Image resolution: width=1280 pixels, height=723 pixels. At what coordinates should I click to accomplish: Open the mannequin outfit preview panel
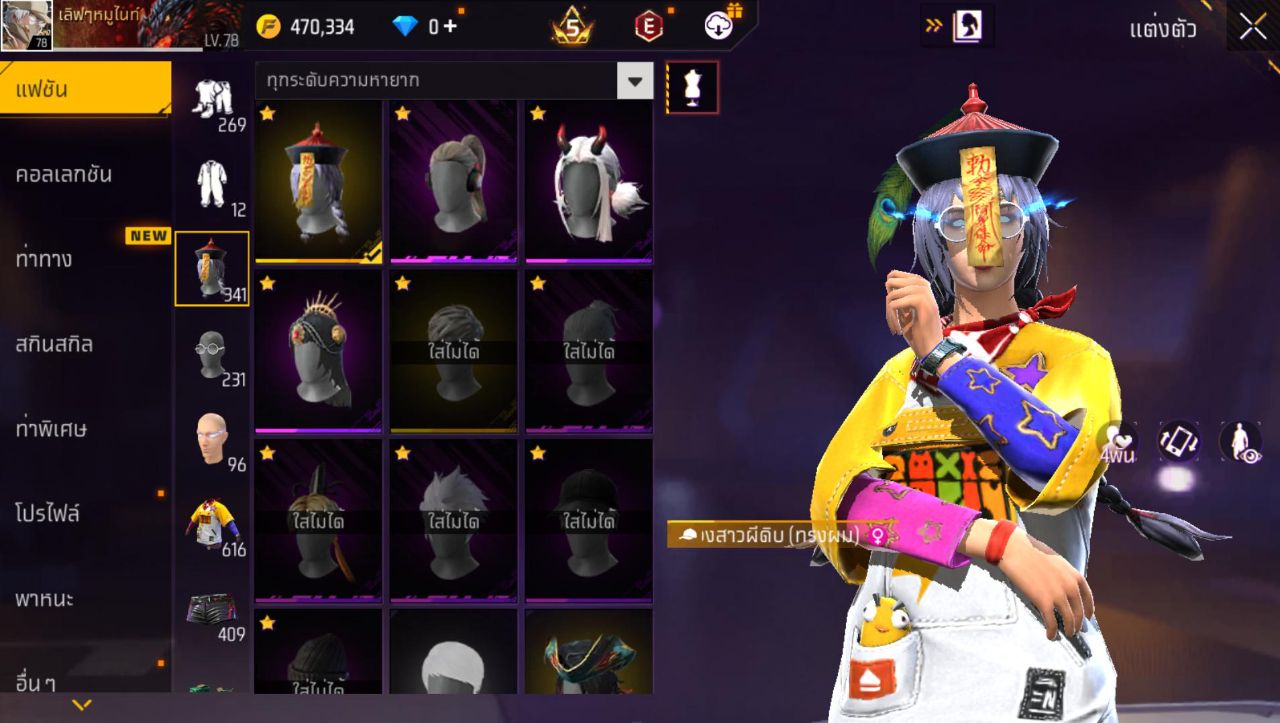coord(694,86)
